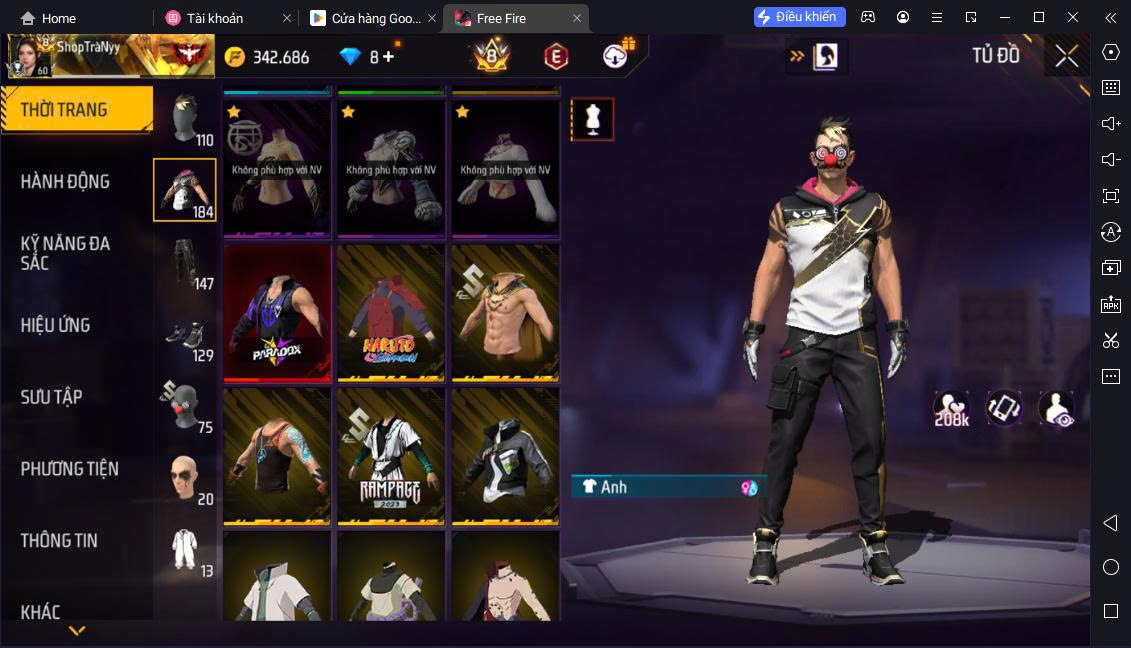Select the pants subcategory showing 147
The width and height of the screenshot is (1131, 648).
185,263
